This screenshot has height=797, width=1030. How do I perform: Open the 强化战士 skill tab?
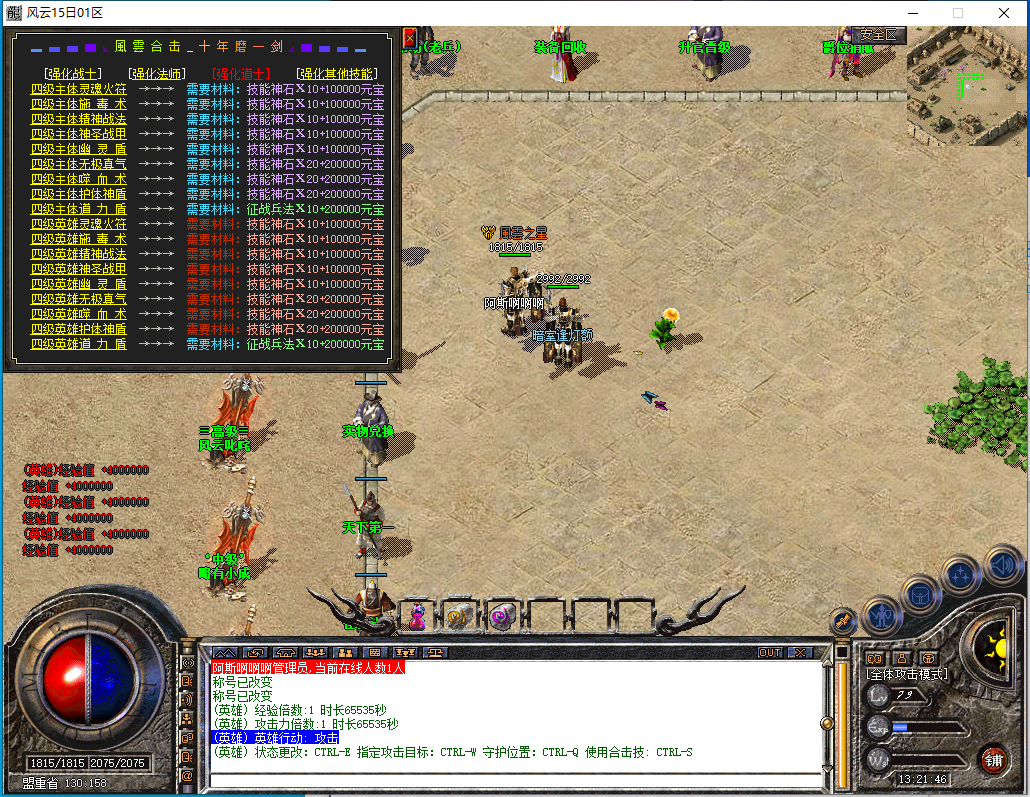(73, 73)
